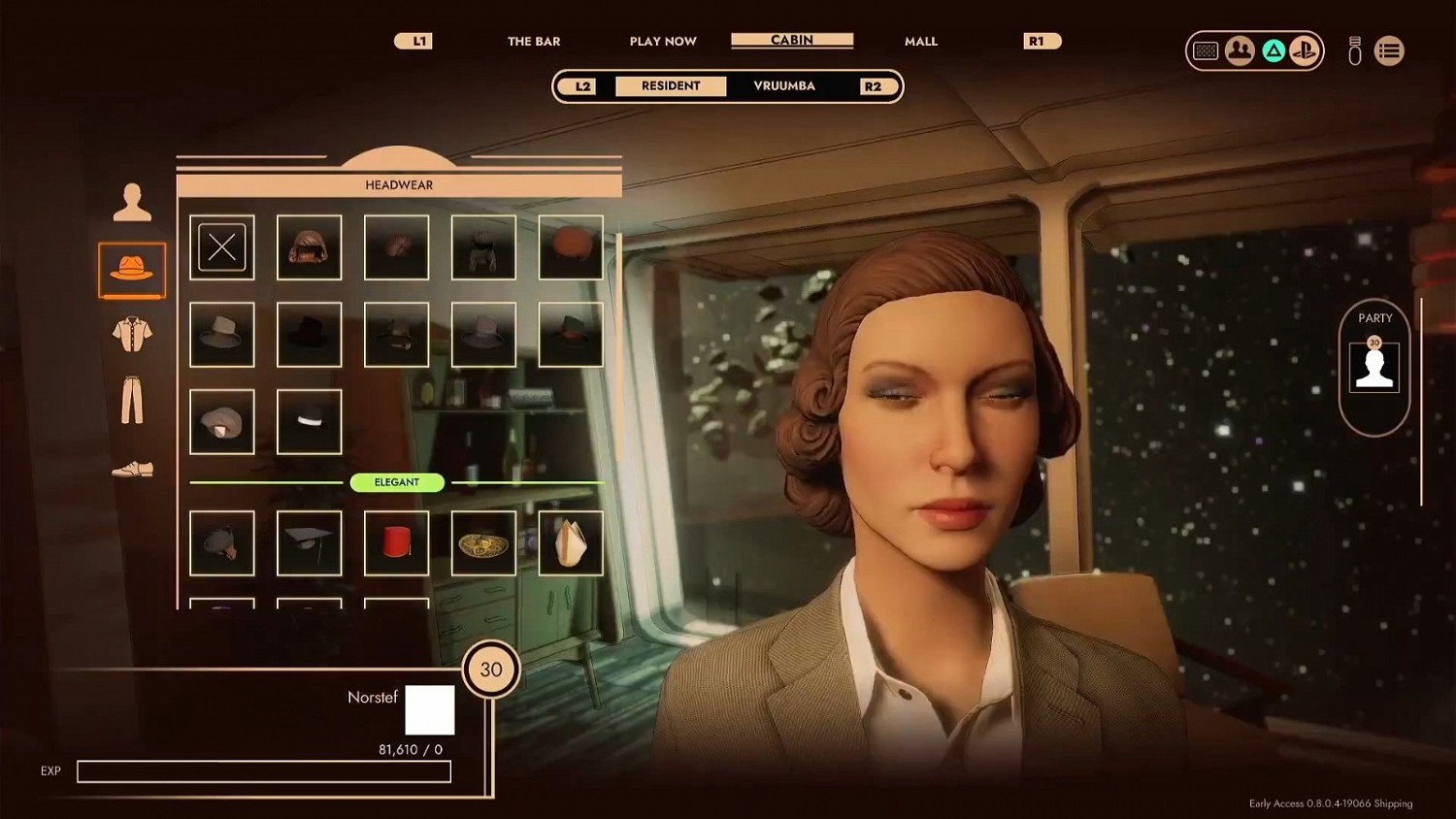Choose the Resident sub-tab
This screenshot has width=1456, height=819.
tap(671, 85)
